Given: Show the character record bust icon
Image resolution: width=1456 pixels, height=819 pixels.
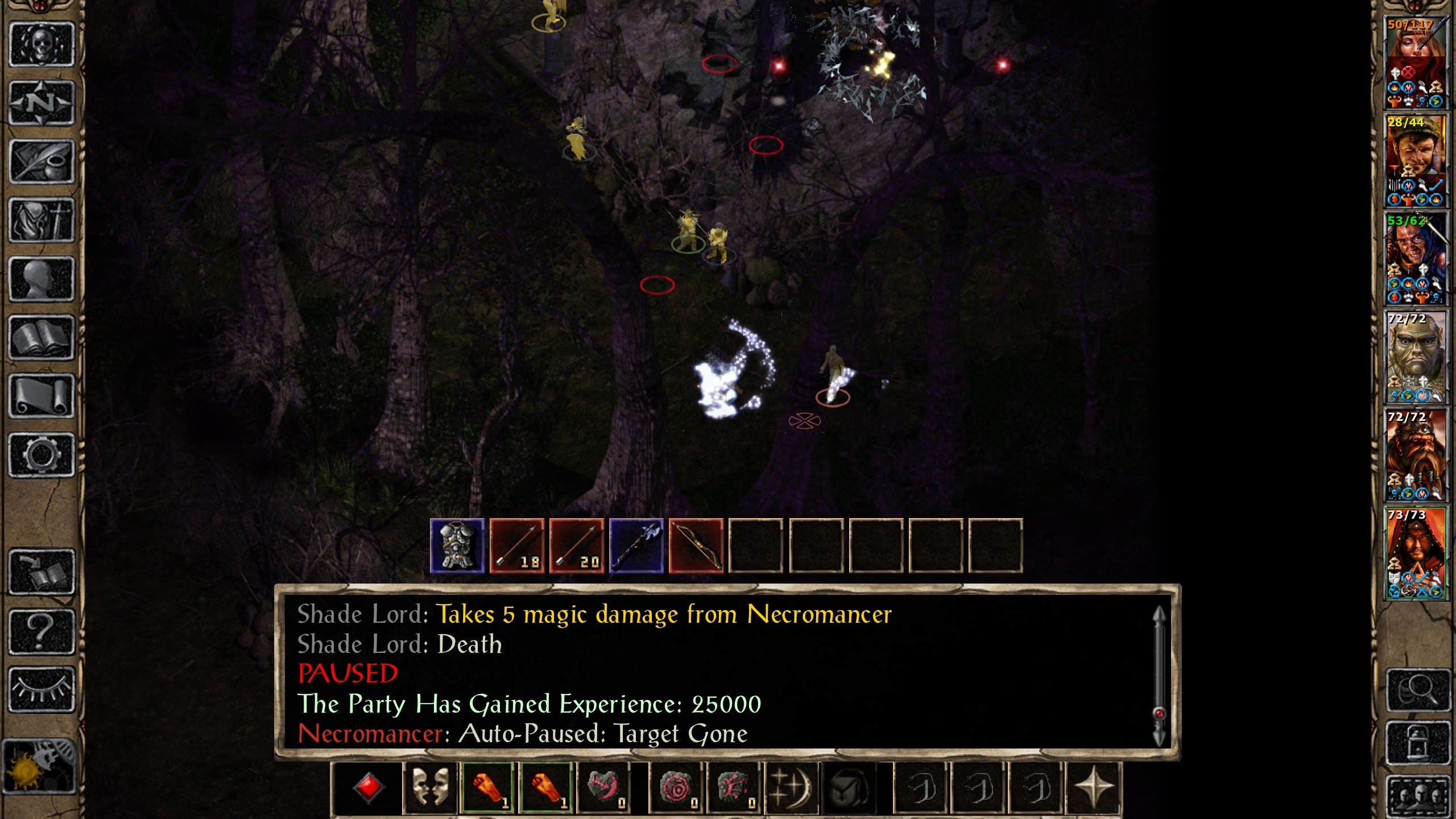Looking at the screenshot, I should [x=42, y=279].
